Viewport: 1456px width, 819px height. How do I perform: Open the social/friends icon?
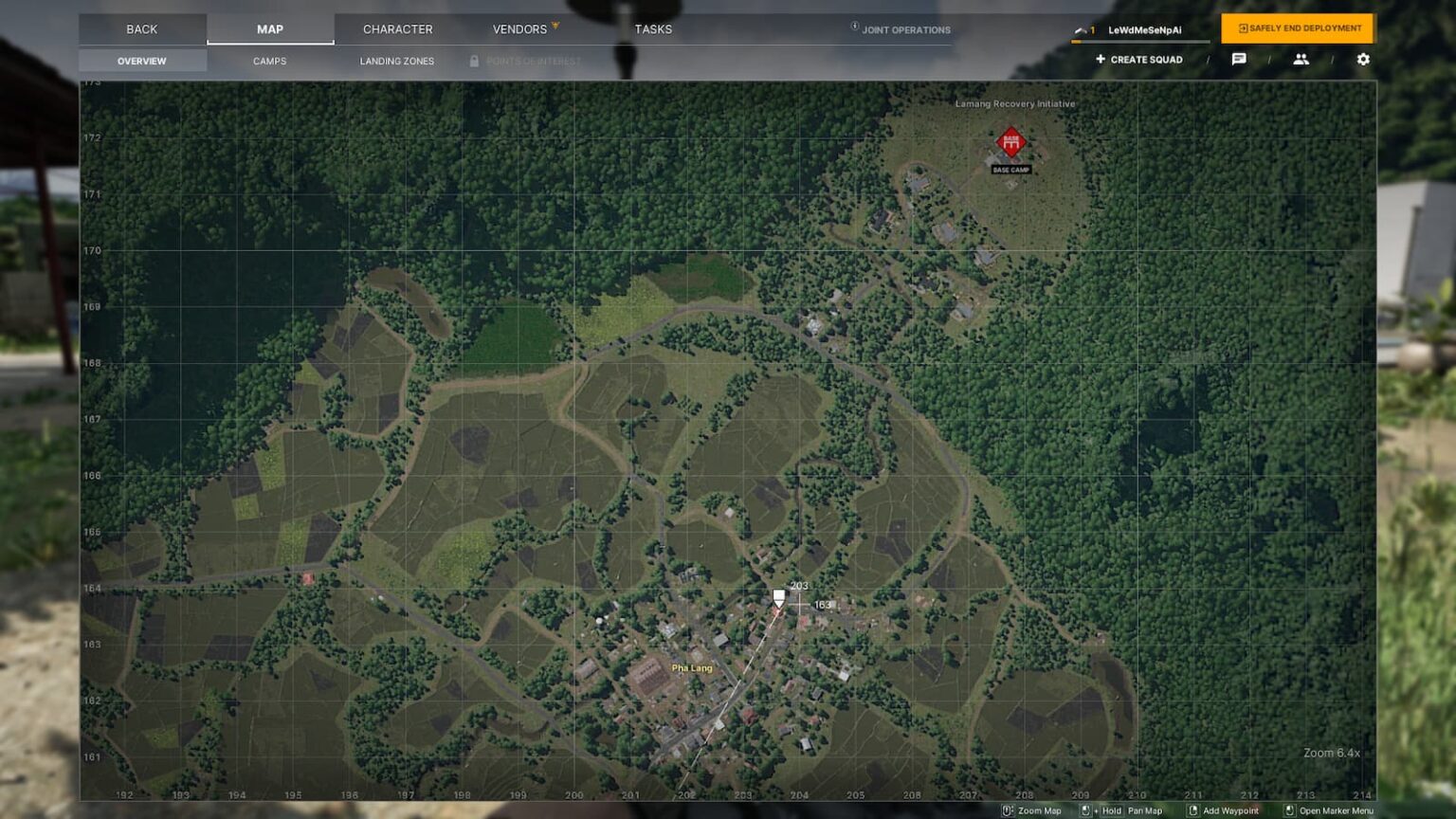point(1301,59)
